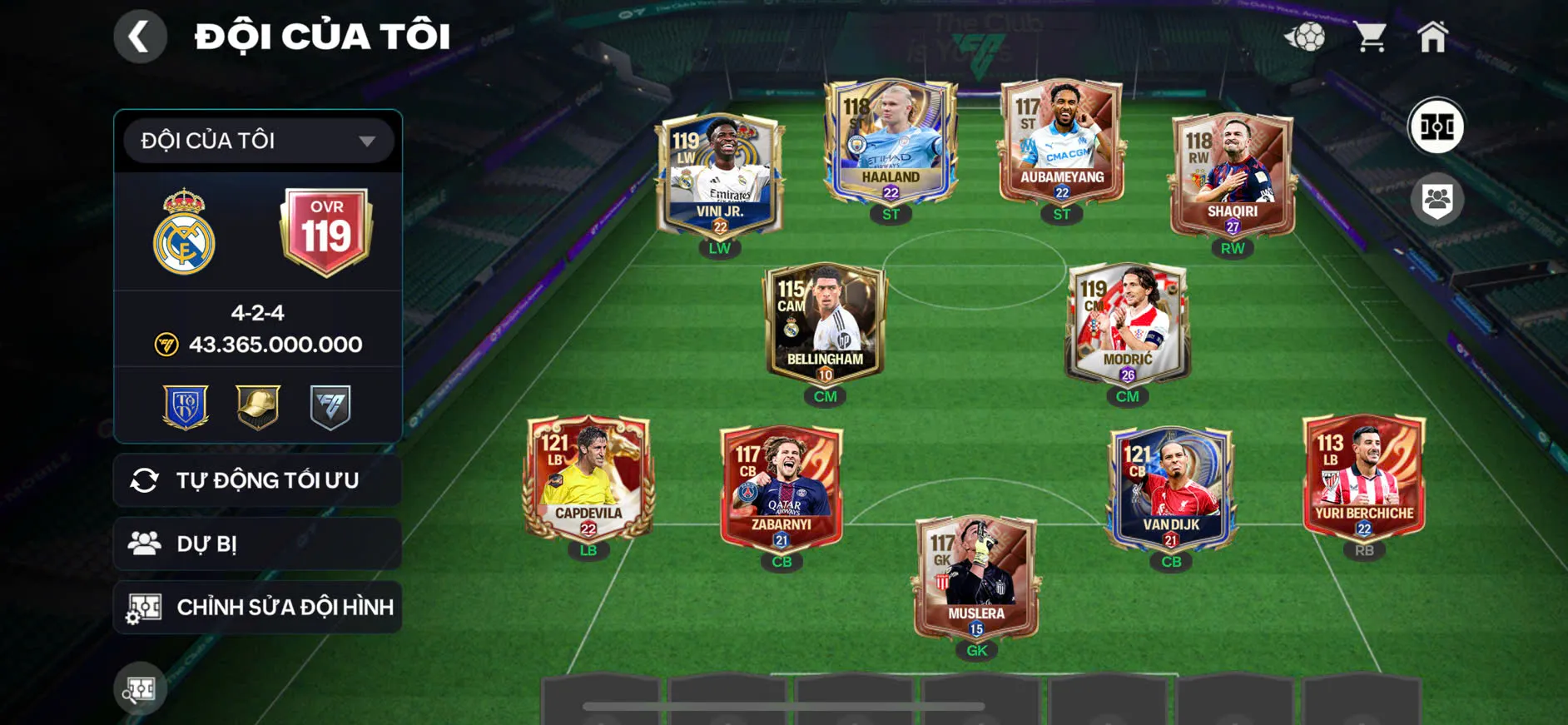1568x725 pixels.
Task: Open the pitch formation view icon
Action: pyautogui.click(x=1436, y=127)
